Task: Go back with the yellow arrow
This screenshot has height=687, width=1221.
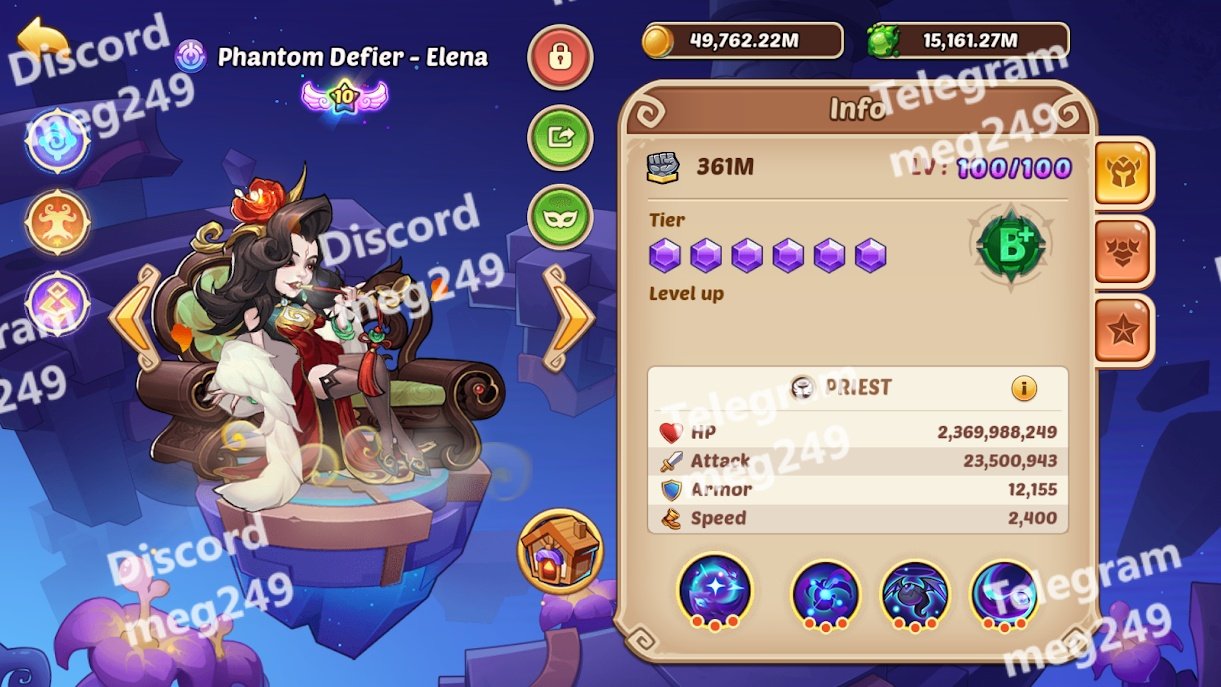Action: [42, 40]
